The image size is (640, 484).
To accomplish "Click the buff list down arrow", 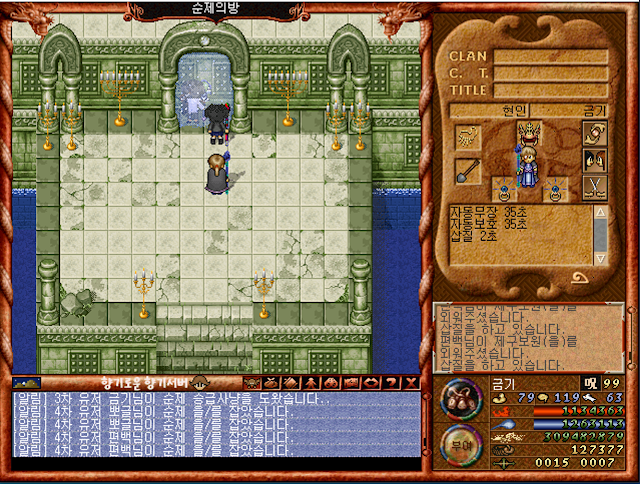I will tap(600, 259).
